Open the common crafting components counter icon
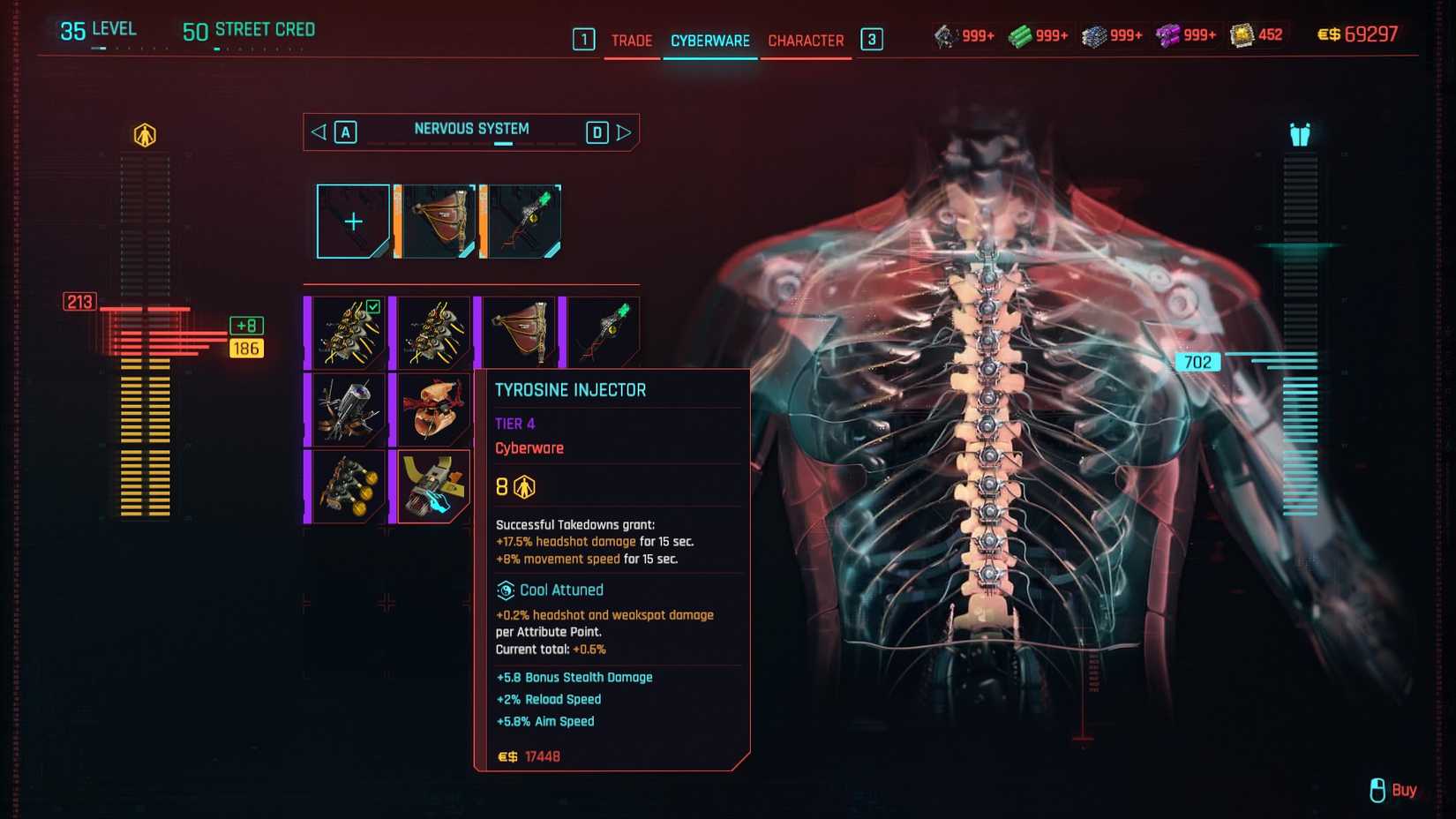Viewport: 1456px width, 819px height. point(946,34)
